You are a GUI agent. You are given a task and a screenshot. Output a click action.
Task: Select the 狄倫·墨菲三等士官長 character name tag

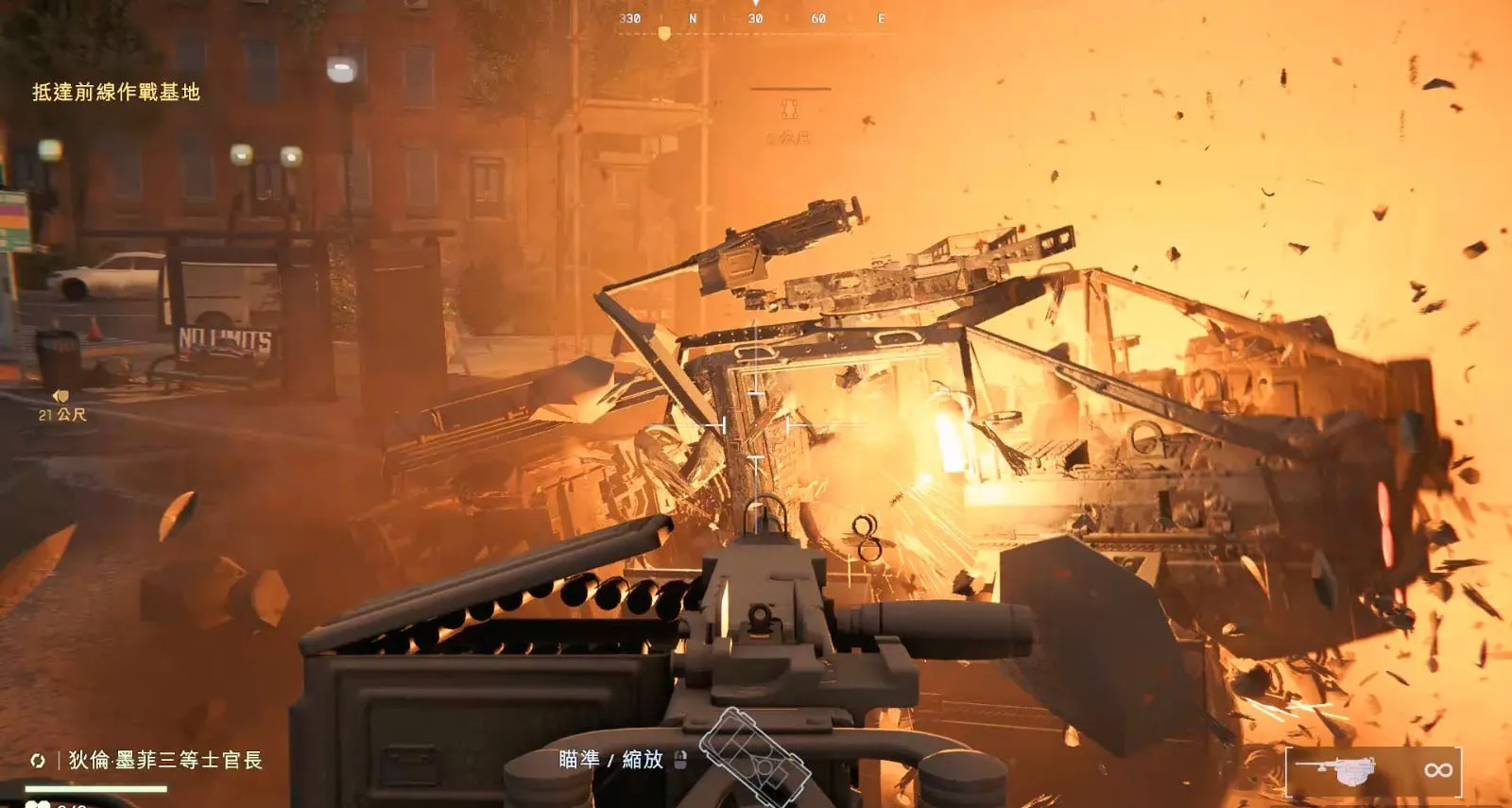tap(163, 760)
